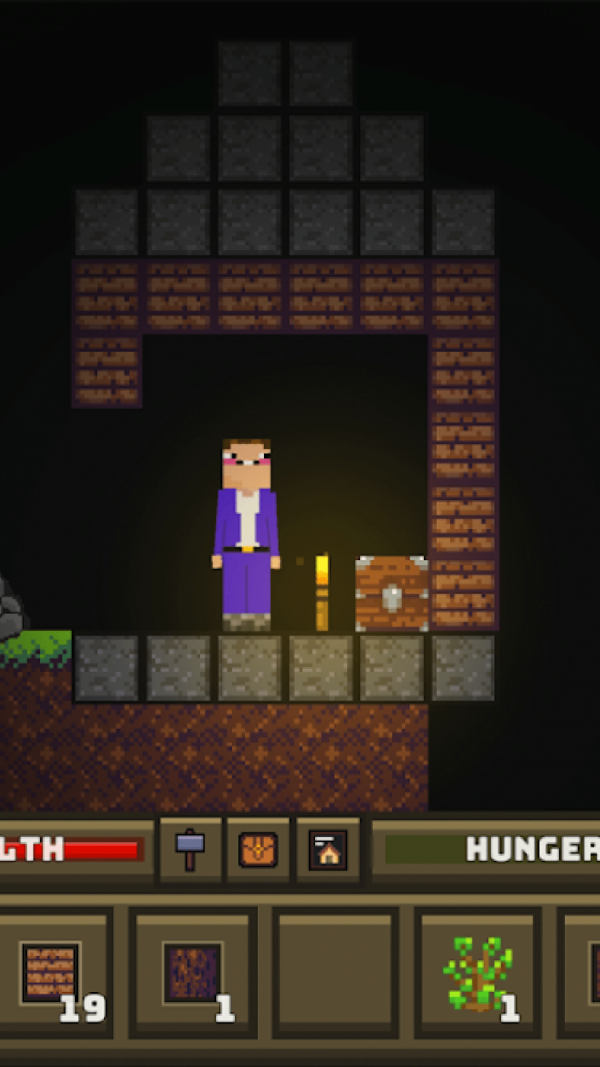Select the brick block slot with 19
The width and height of the screenshot is (600, 1067).
(x=53, y=973)
